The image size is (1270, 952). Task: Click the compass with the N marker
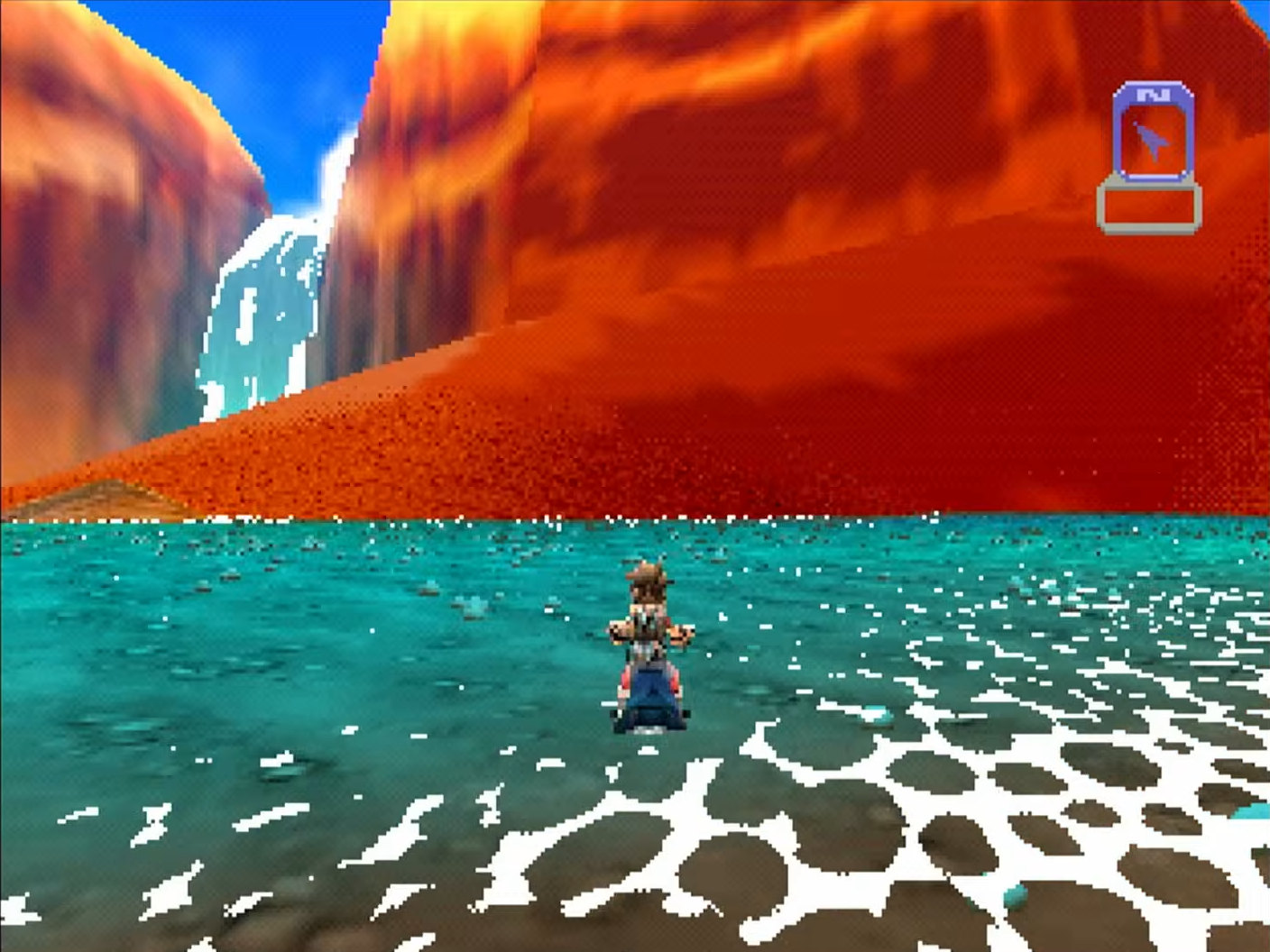click(x=1153, y=133)
